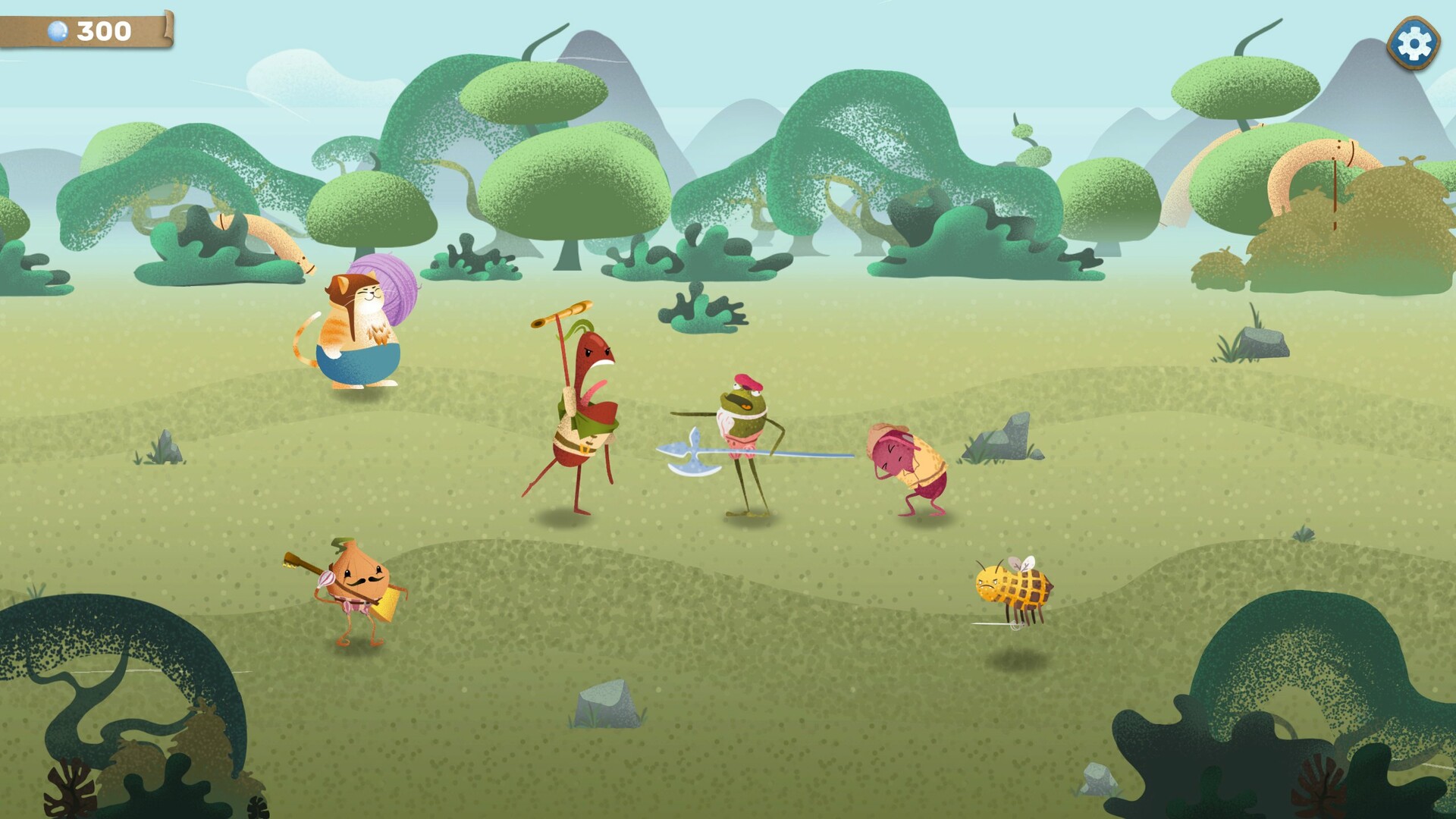Click the 300 gem counter label
This screenshot has height=819, width=1456.
[x=106, y=29]
